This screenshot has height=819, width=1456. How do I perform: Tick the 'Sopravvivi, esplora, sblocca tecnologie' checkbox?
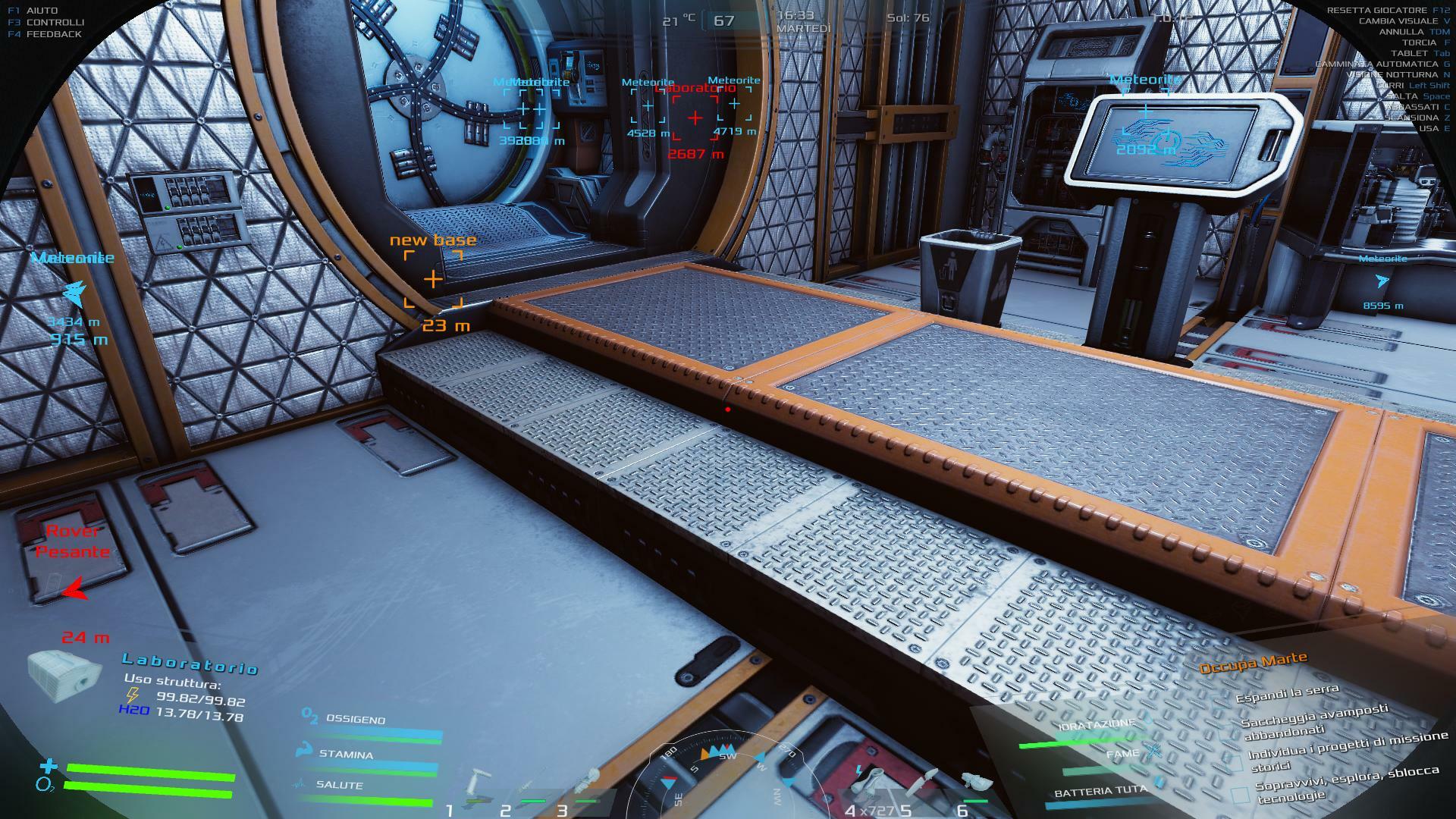[1241, 795]
